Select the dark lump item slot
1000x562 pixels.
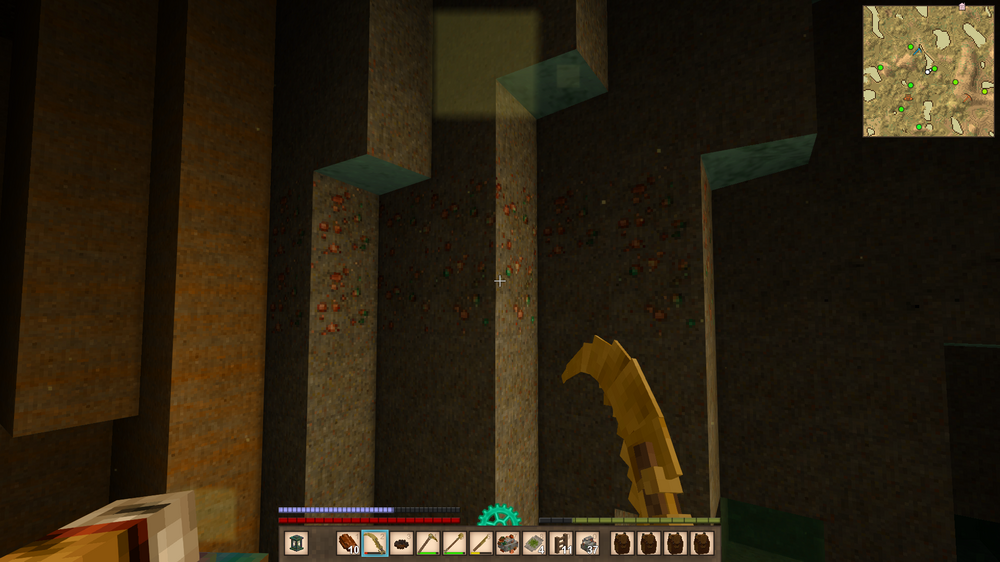pyautogui.click(x=402, y=543)
